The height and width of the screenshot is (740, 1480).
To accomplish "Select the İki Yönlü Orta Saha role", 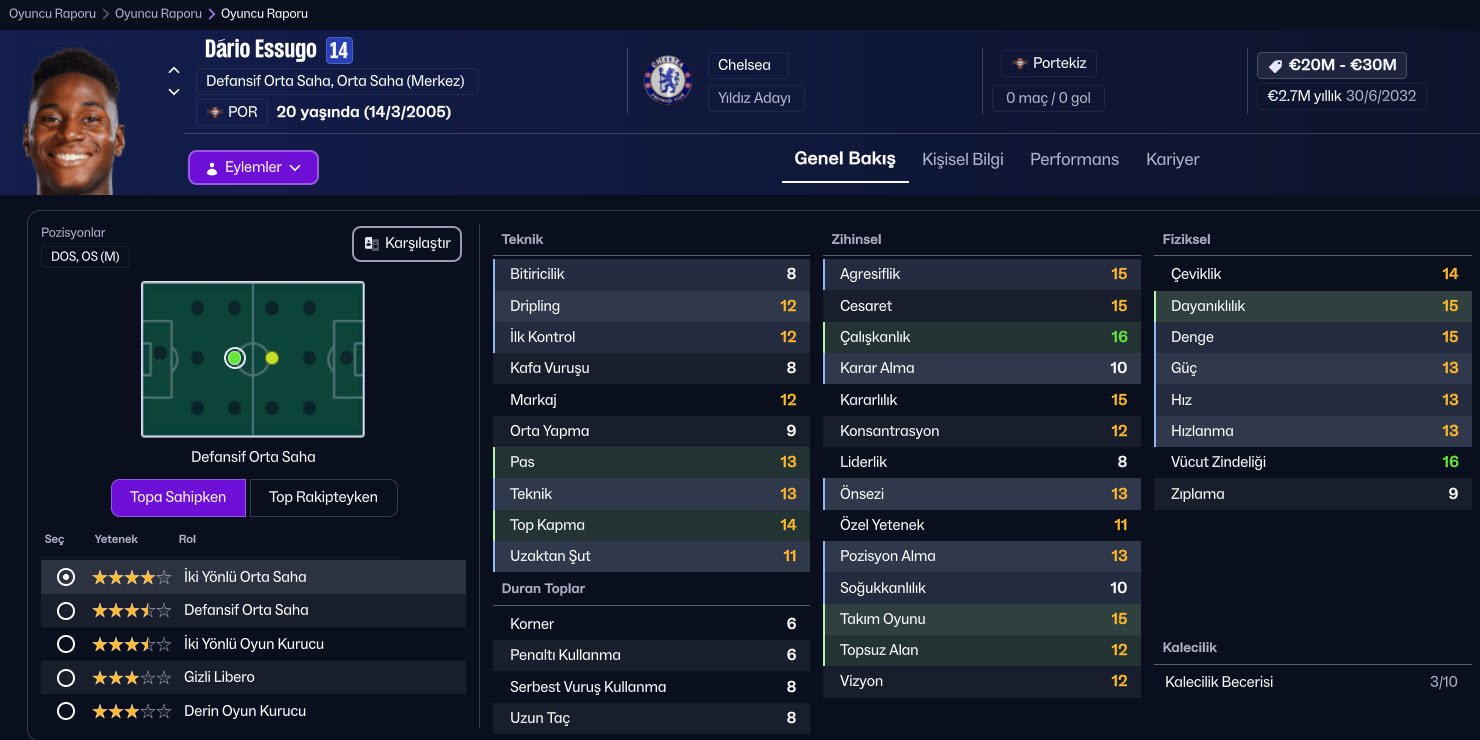I will (66, 577).
